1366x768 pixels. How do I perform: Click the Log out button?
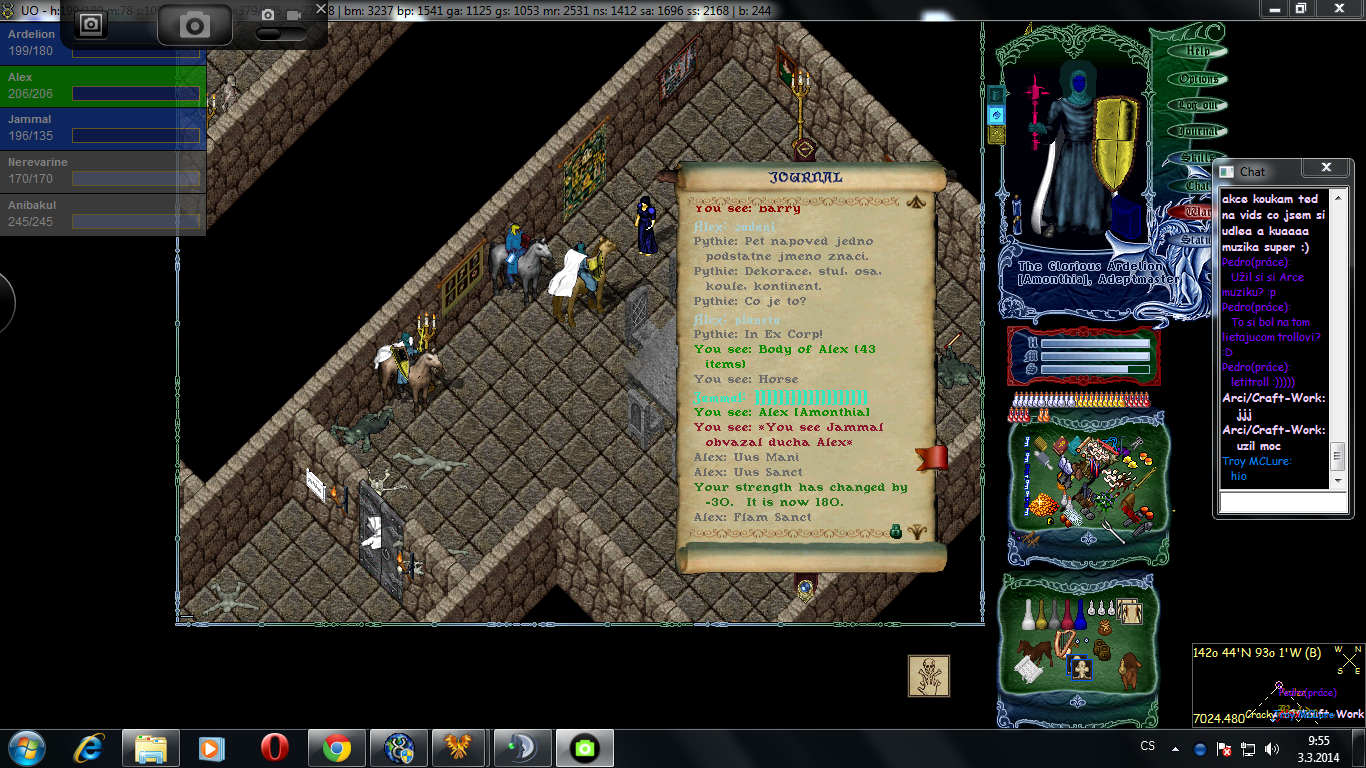coord(1198,105)
